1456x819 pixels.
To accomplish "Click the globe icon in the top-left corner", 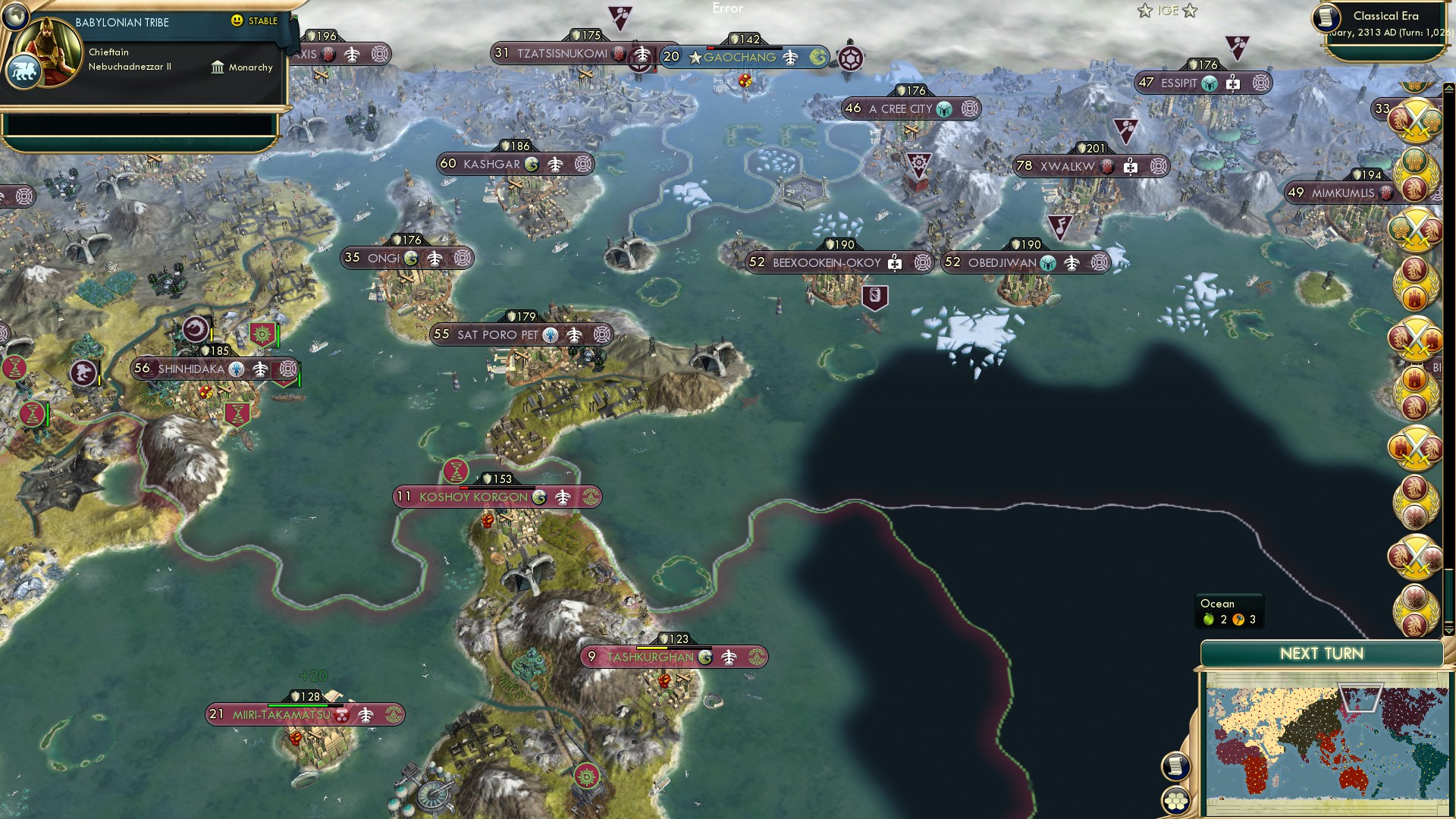I will click(x=16, y=17).
